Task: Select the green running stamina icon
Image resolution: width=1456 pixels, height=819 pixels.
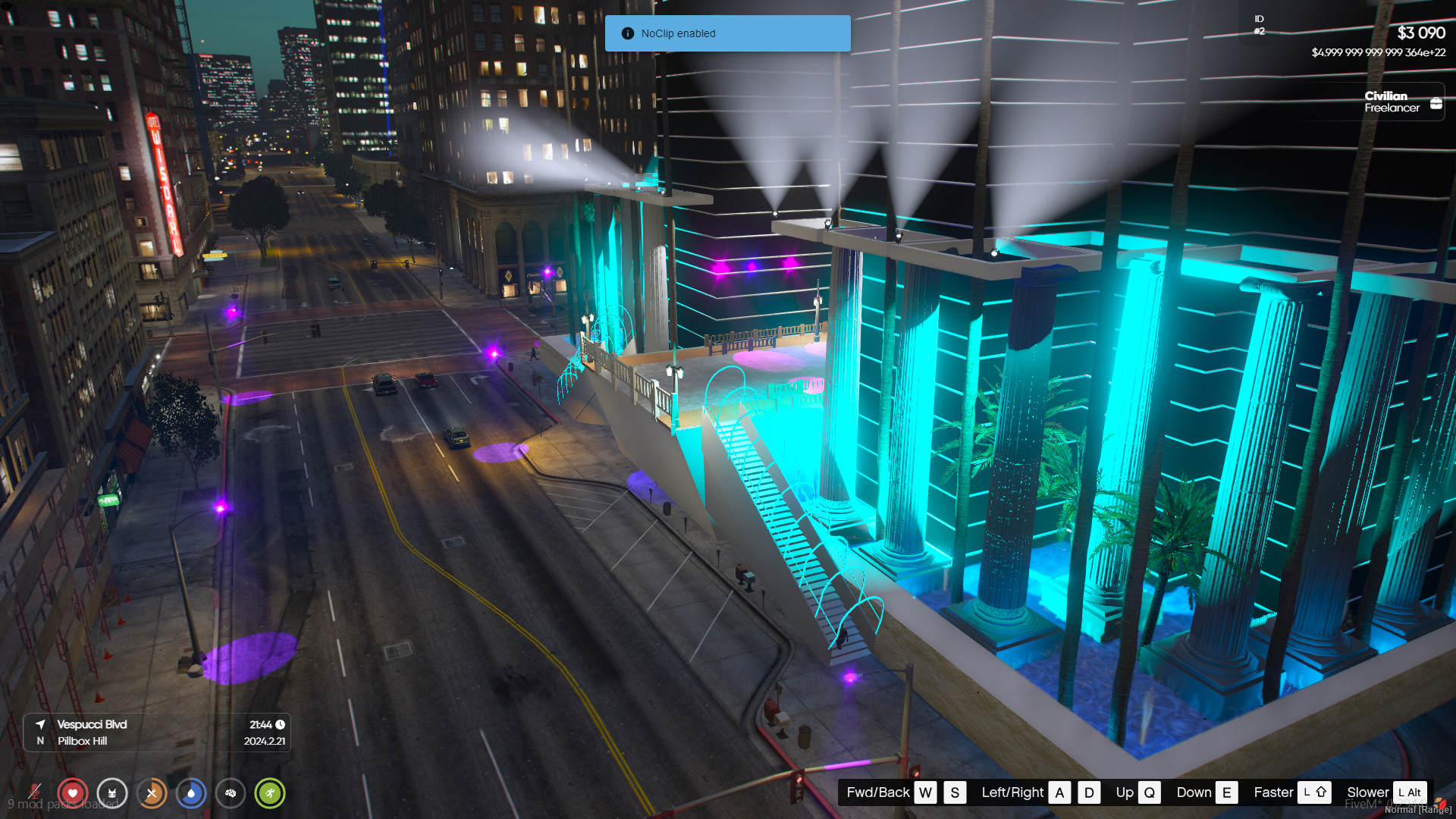Action: click(270, 793)
